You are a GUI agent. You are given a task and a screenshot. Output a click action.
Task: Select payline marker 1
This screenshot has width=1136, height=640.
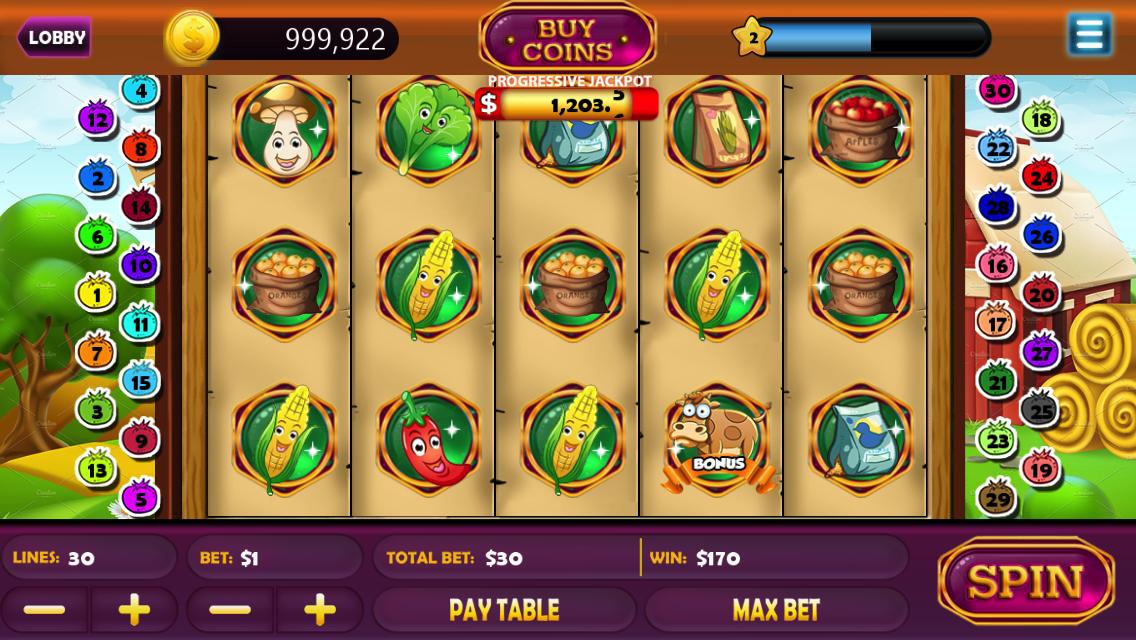coord(96,295)
